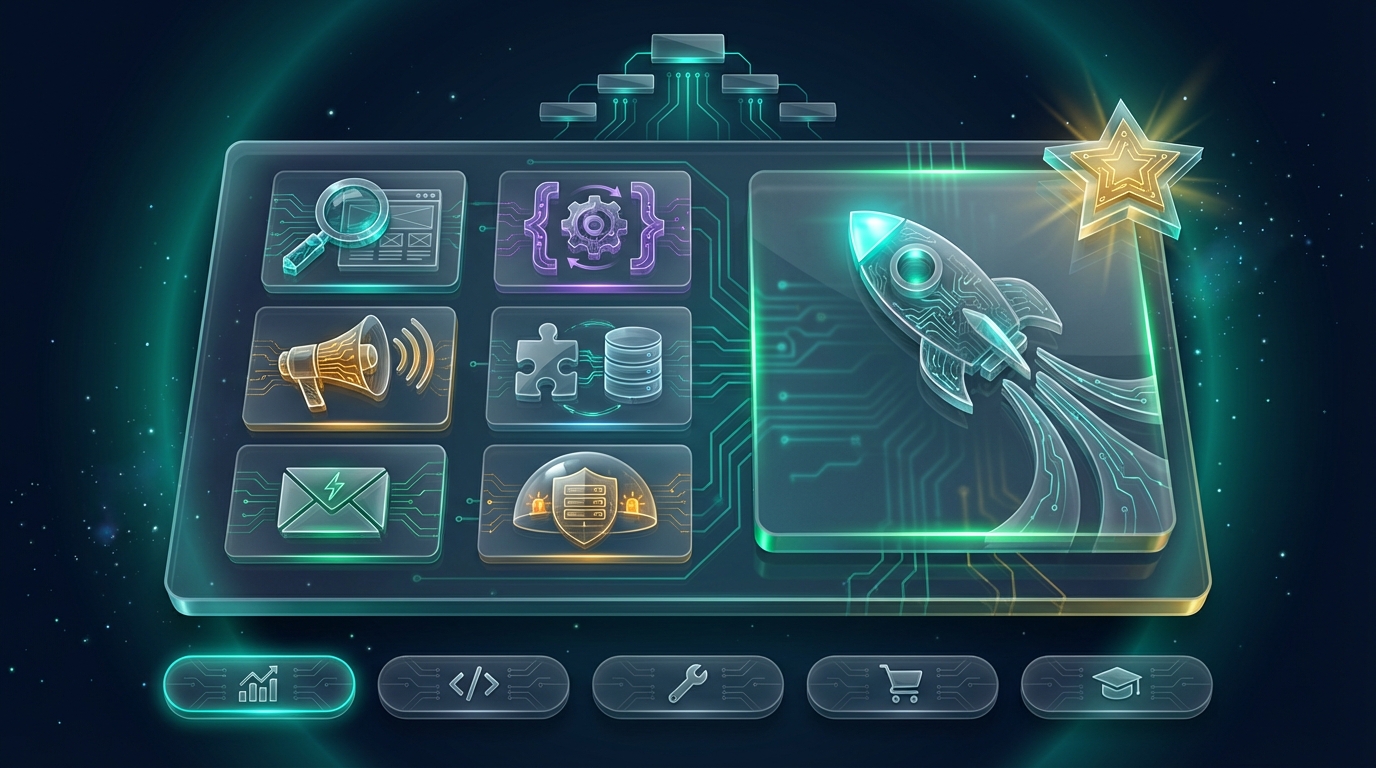Choose the shielded server dome tile
The image size is (1376, 768).
585,502
